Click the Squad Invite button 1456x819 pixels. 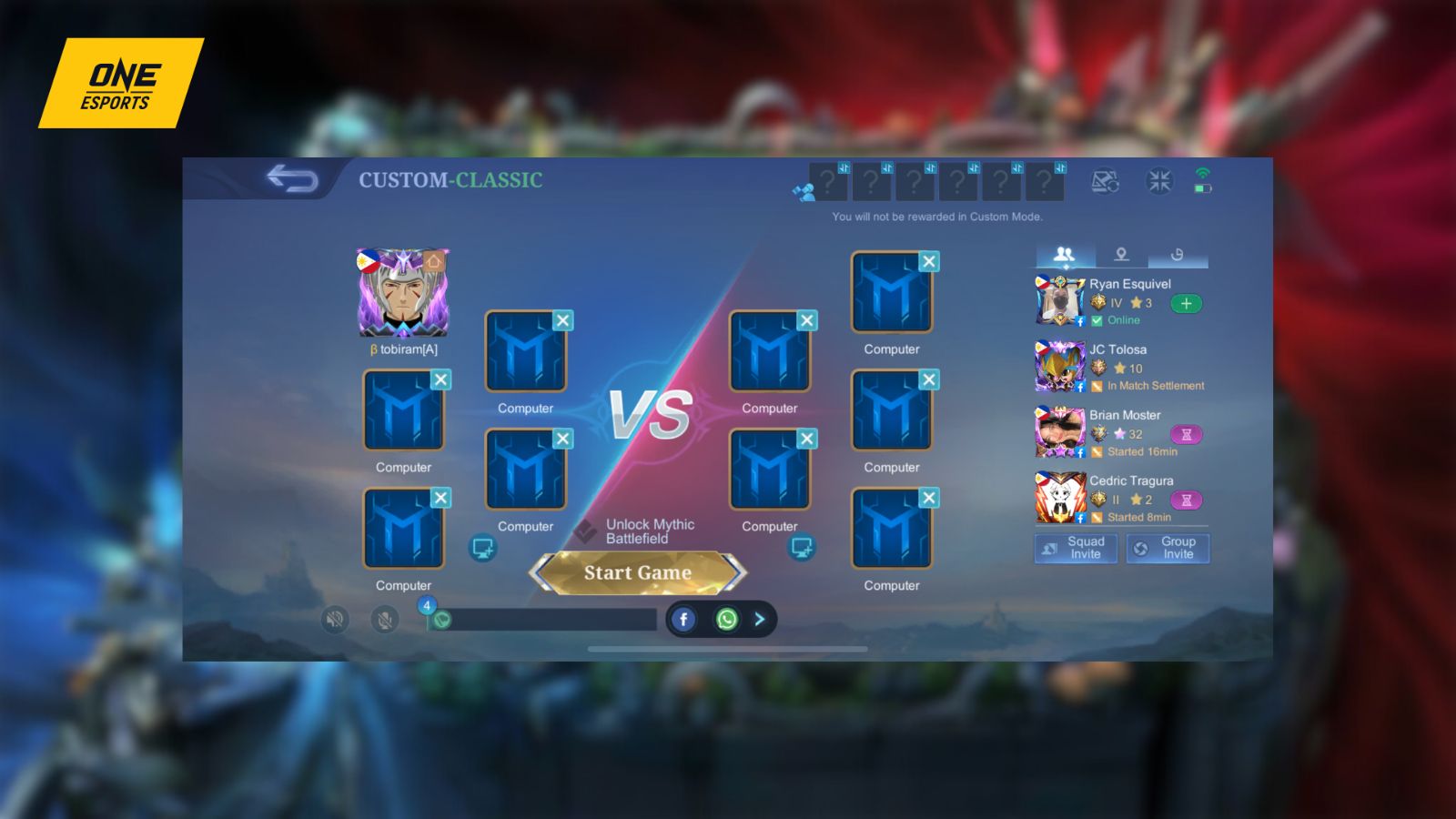coord(1077,548)
